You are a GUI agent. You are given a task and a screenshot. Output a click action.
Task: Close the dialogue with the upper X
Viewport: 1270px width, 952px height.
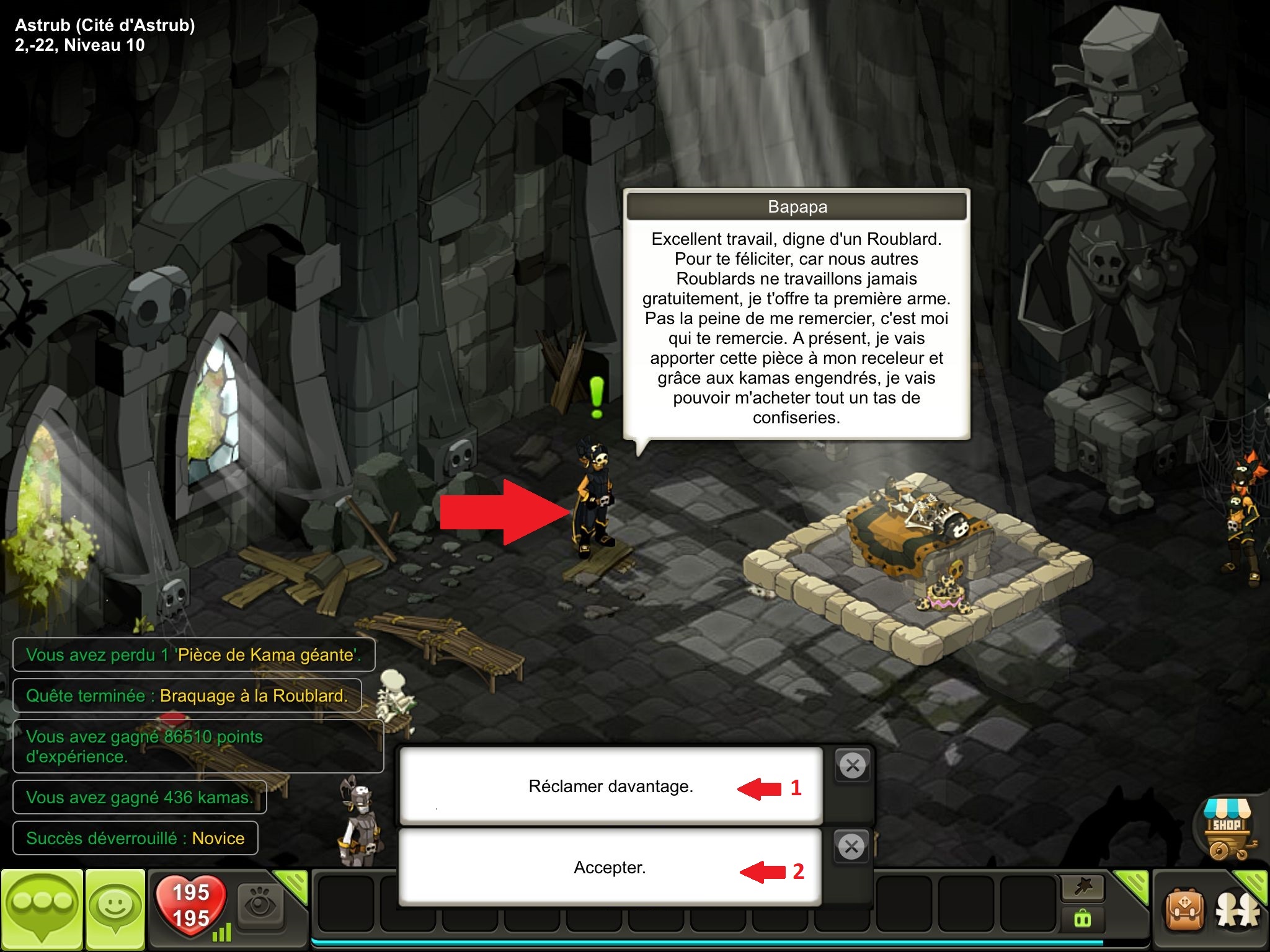853,765
